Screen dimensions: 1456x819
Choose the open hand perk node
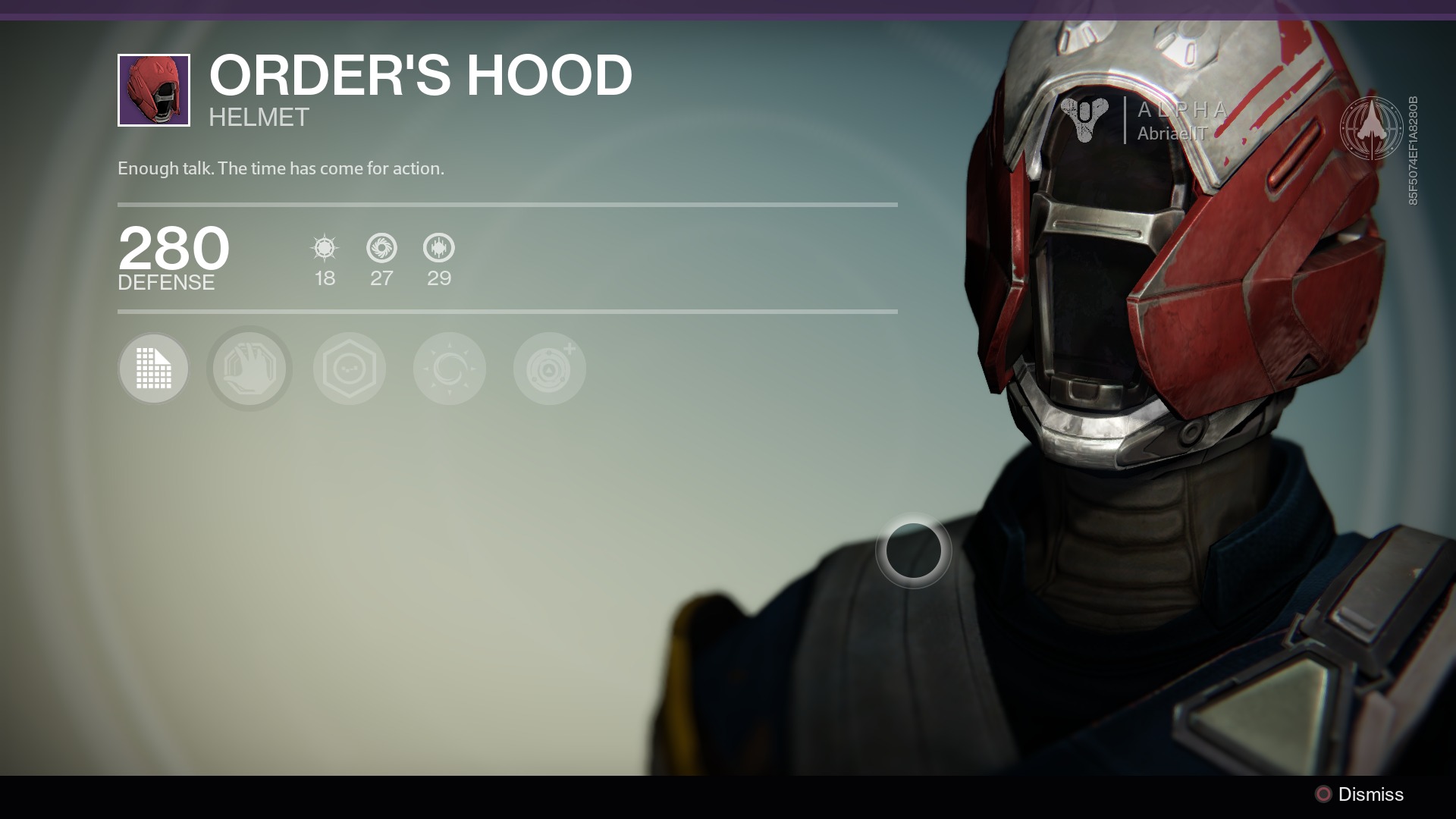(x=249, y=369)
